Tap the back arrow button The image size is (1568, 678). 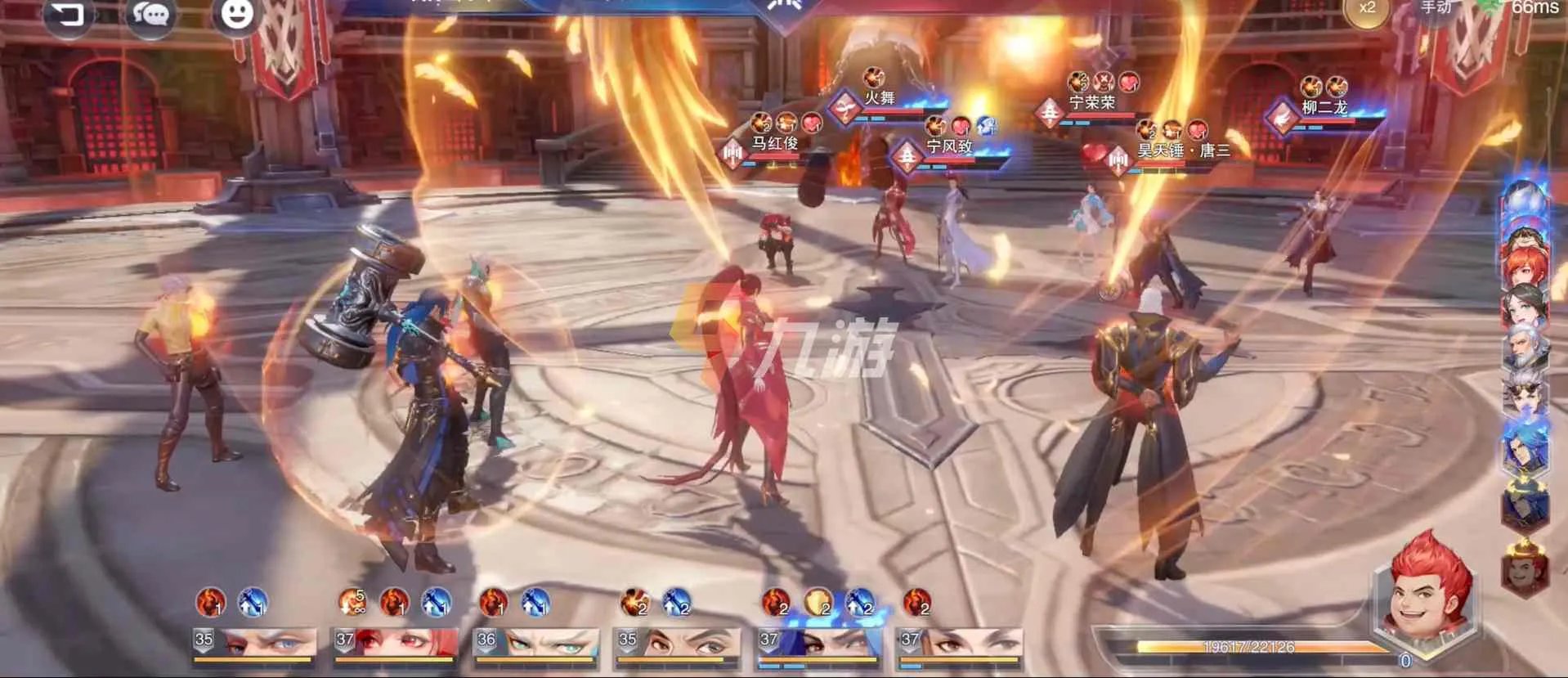click(x=68, y=14)
